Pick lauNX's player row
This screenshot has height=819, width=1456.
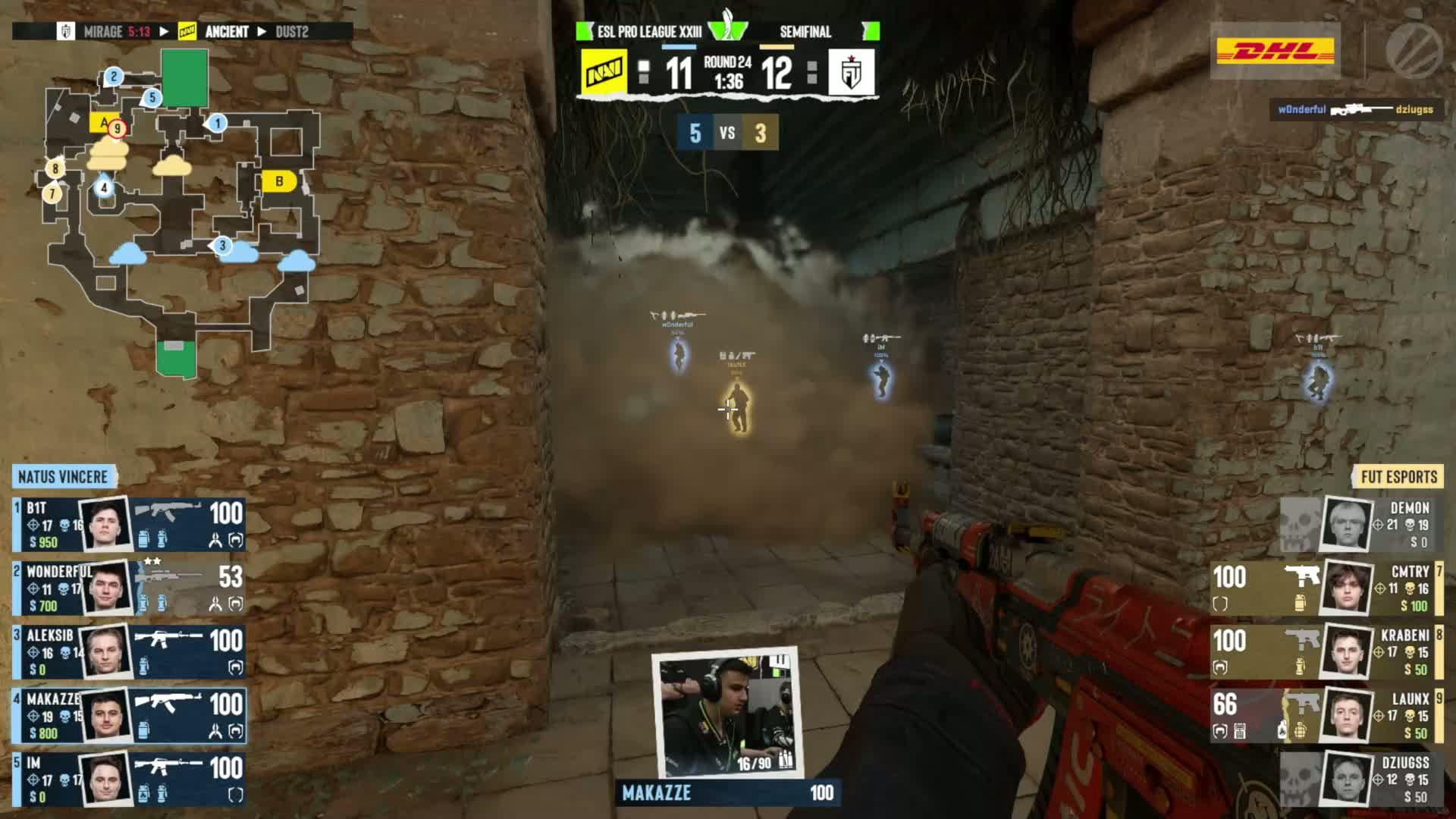[1327, 715]
